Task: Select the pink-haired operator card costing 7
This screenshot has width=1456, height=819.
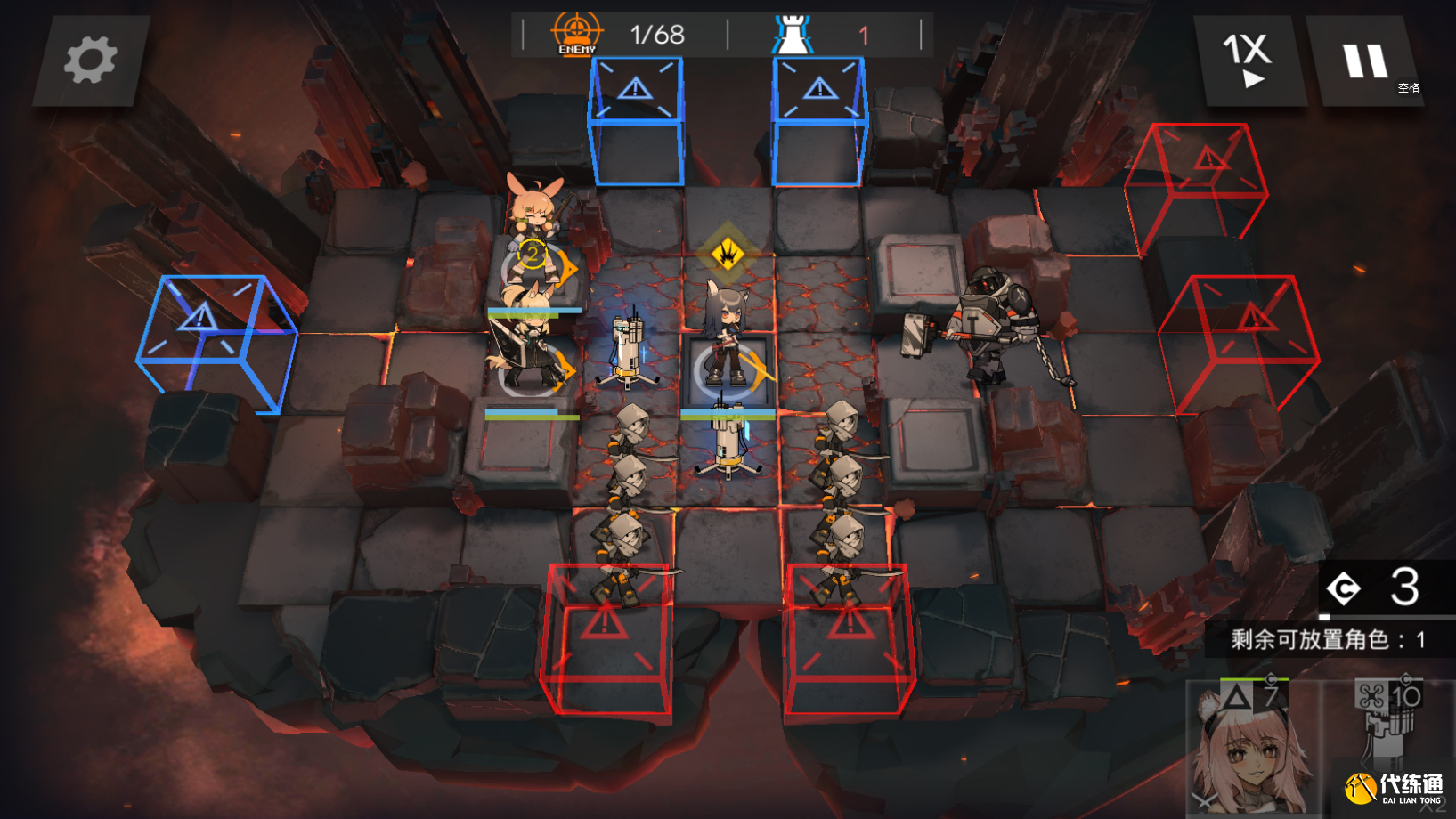Action: (1252, 750)
